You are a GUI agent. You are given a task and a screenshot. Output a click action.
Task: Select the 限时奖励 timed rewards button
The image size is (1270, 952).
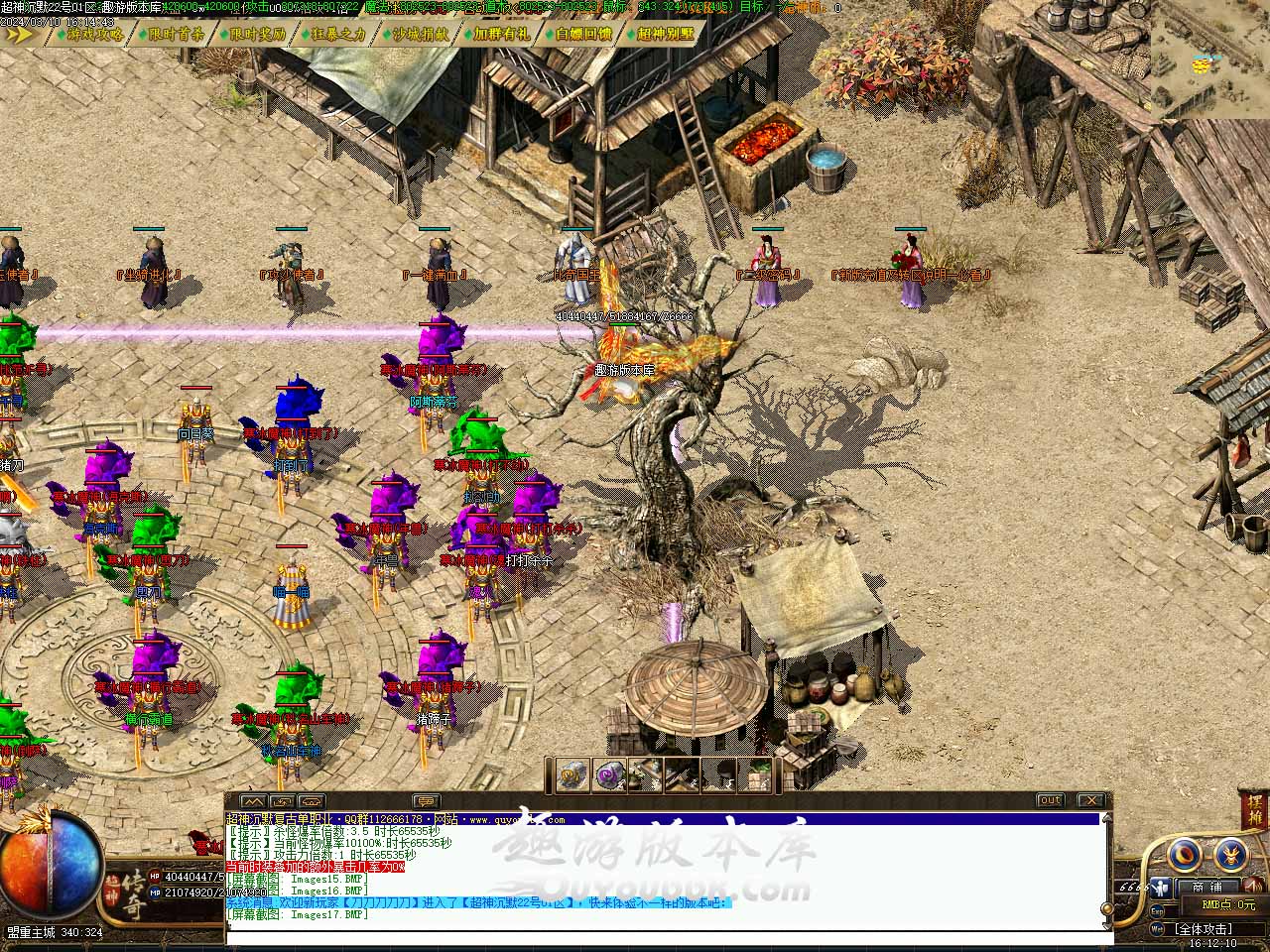[x=257, y=34]
